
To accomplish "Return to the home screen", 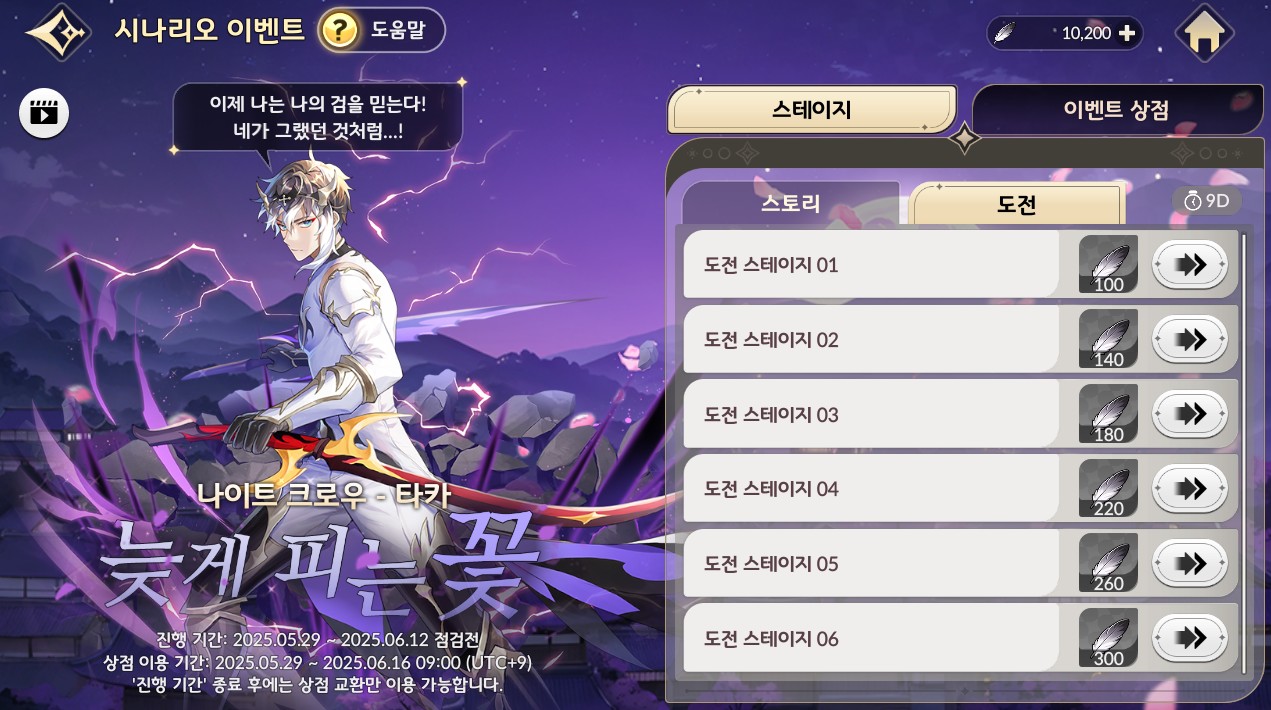I will 1205,34.
